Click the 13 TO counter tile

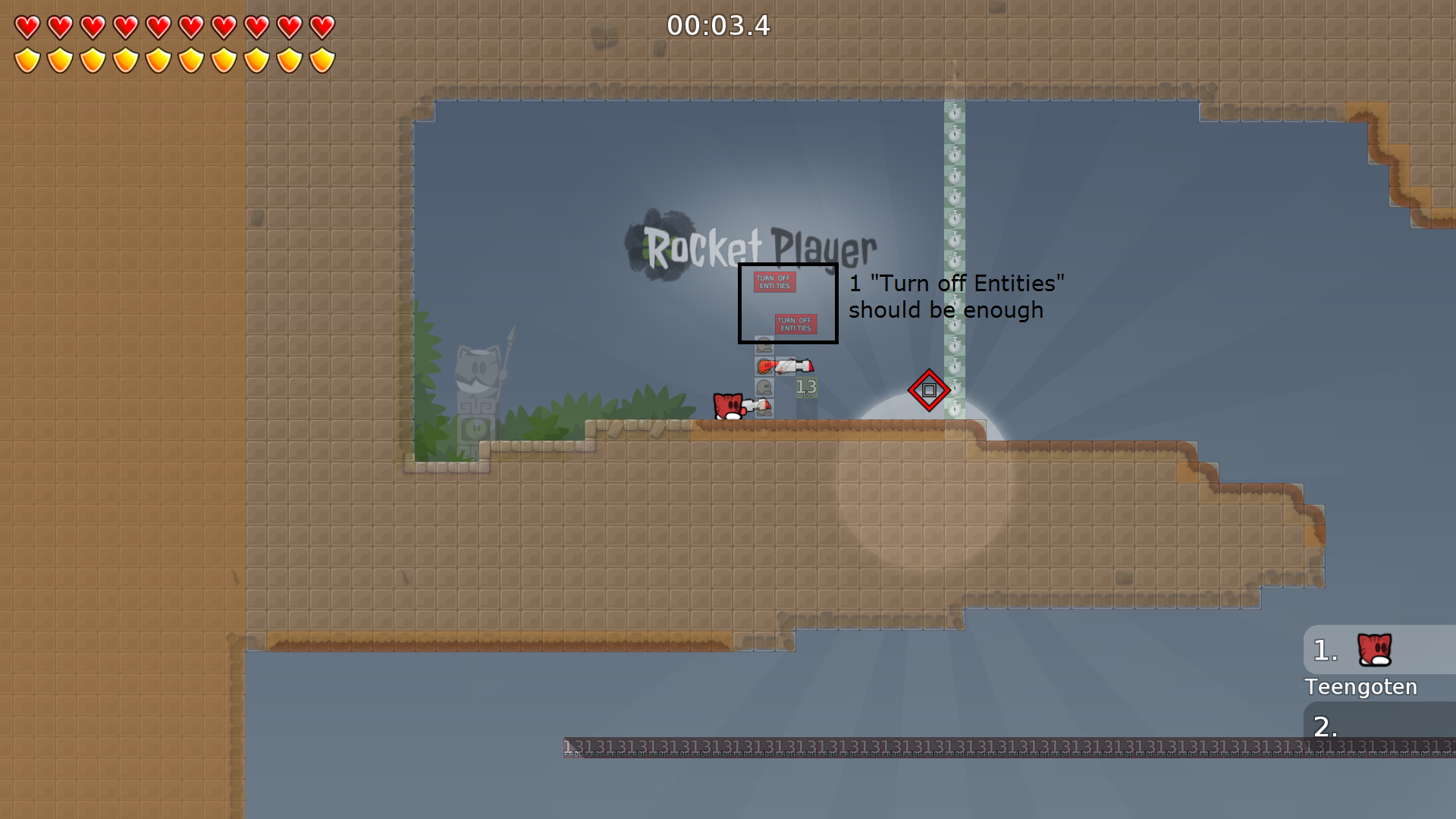[807, 388]
